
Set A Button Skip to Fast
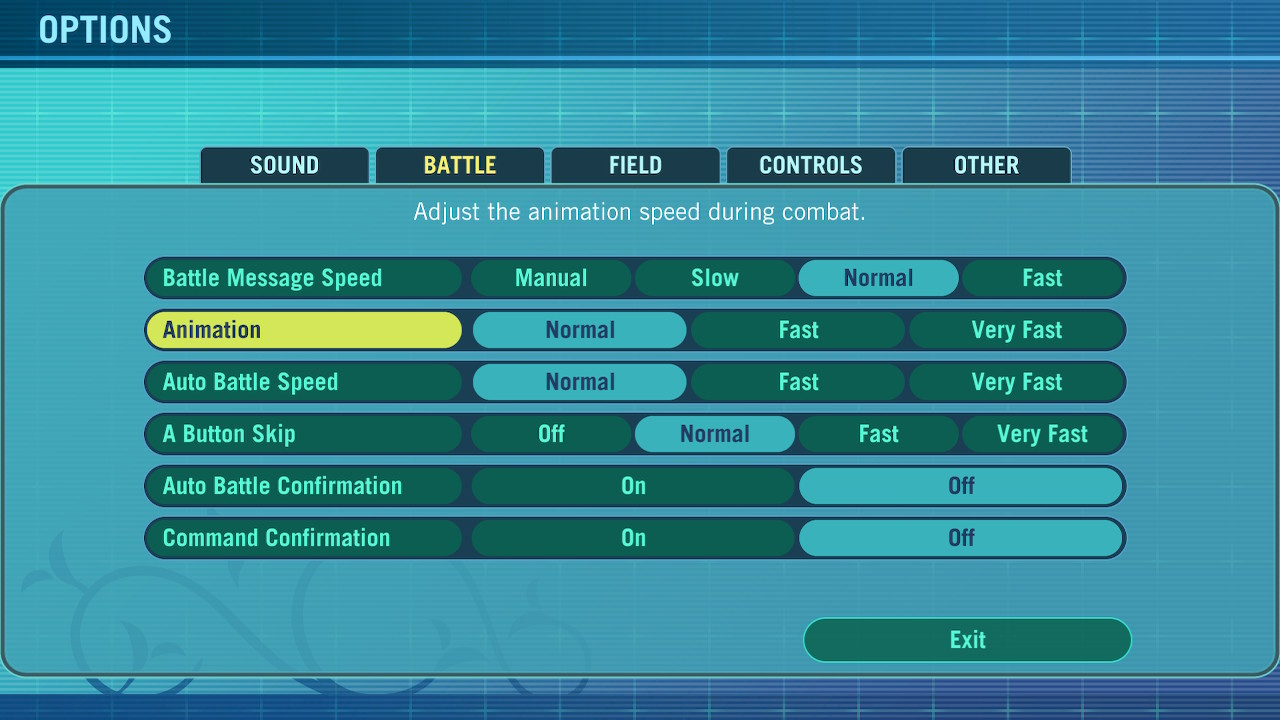[878, 434]
